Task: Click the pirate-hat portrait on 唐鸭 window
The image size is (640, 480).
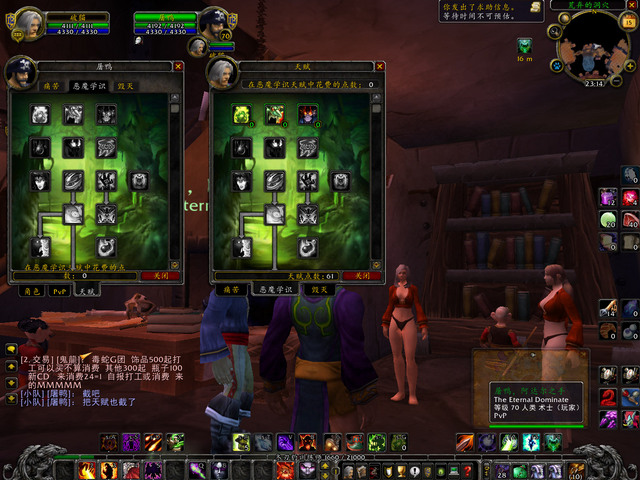Action: pos(20,72)
